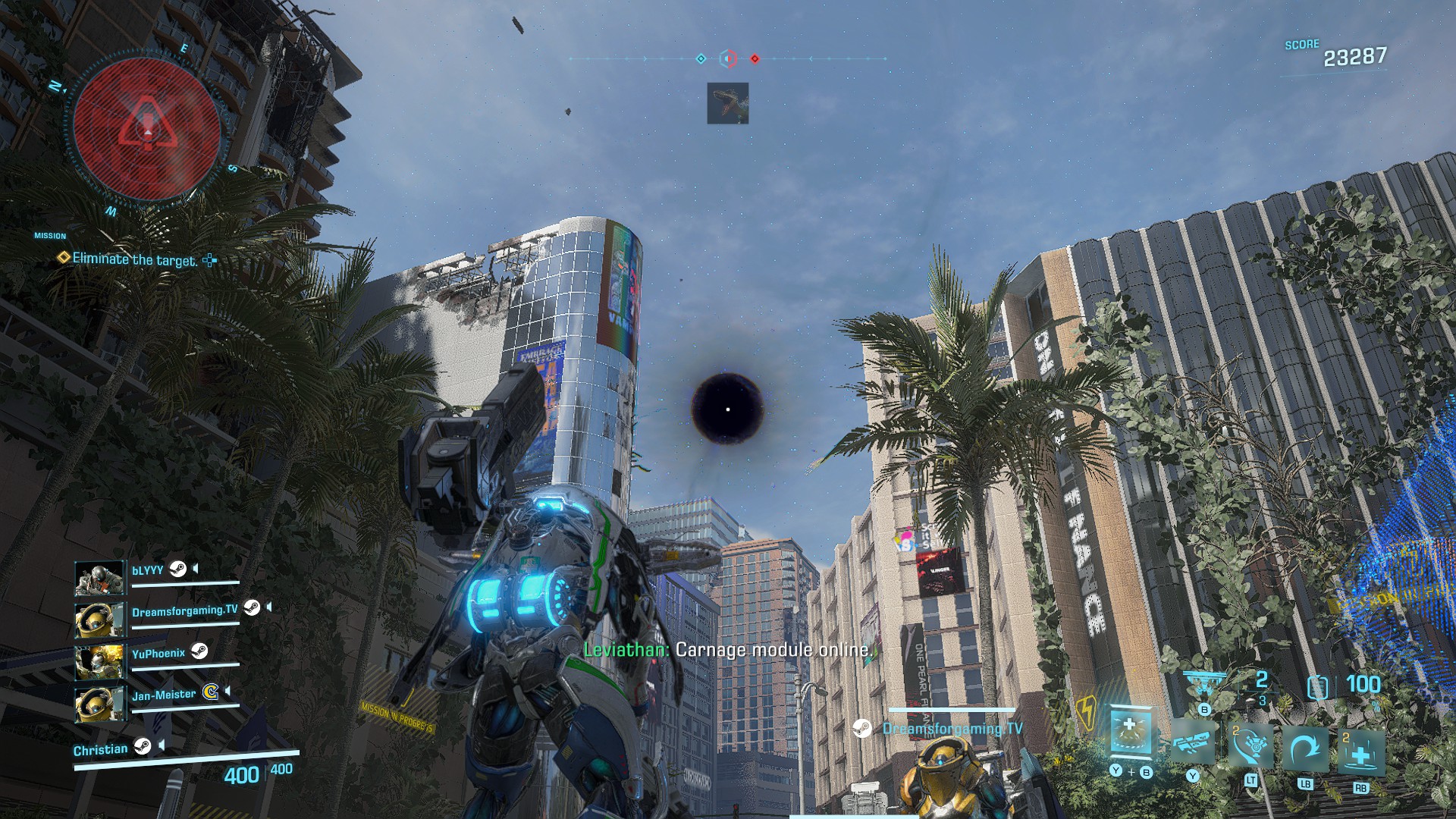Click the Dreamsforgaming.TV name in the squad list
Image resolution: width=1456 pixels, height=819 pixels.
pos(184,610)
